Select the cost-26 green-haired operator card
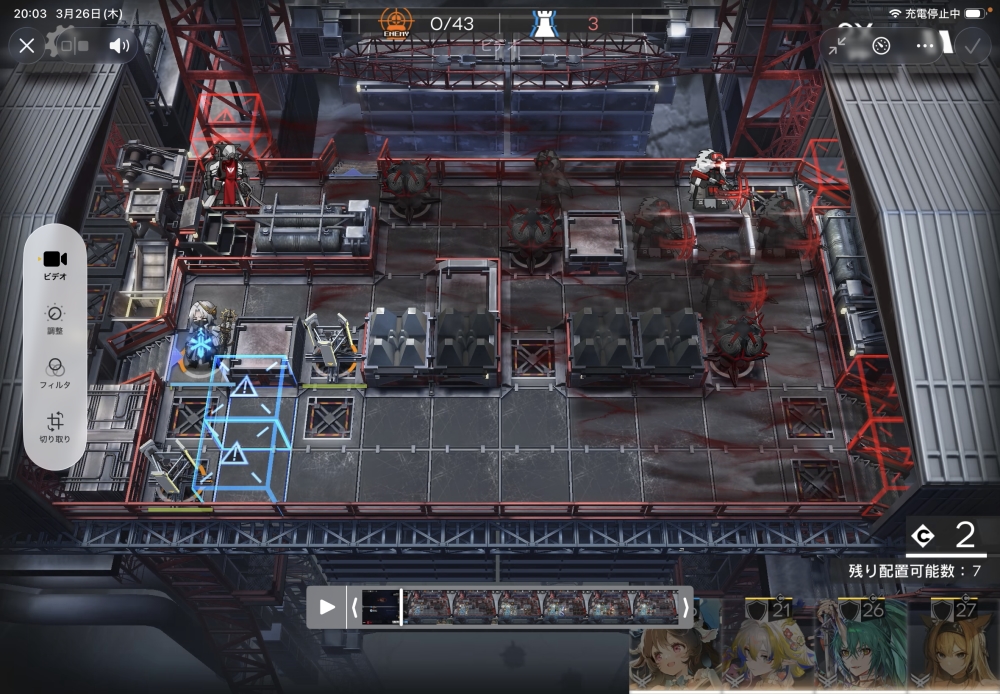 (x=859, y=645)
